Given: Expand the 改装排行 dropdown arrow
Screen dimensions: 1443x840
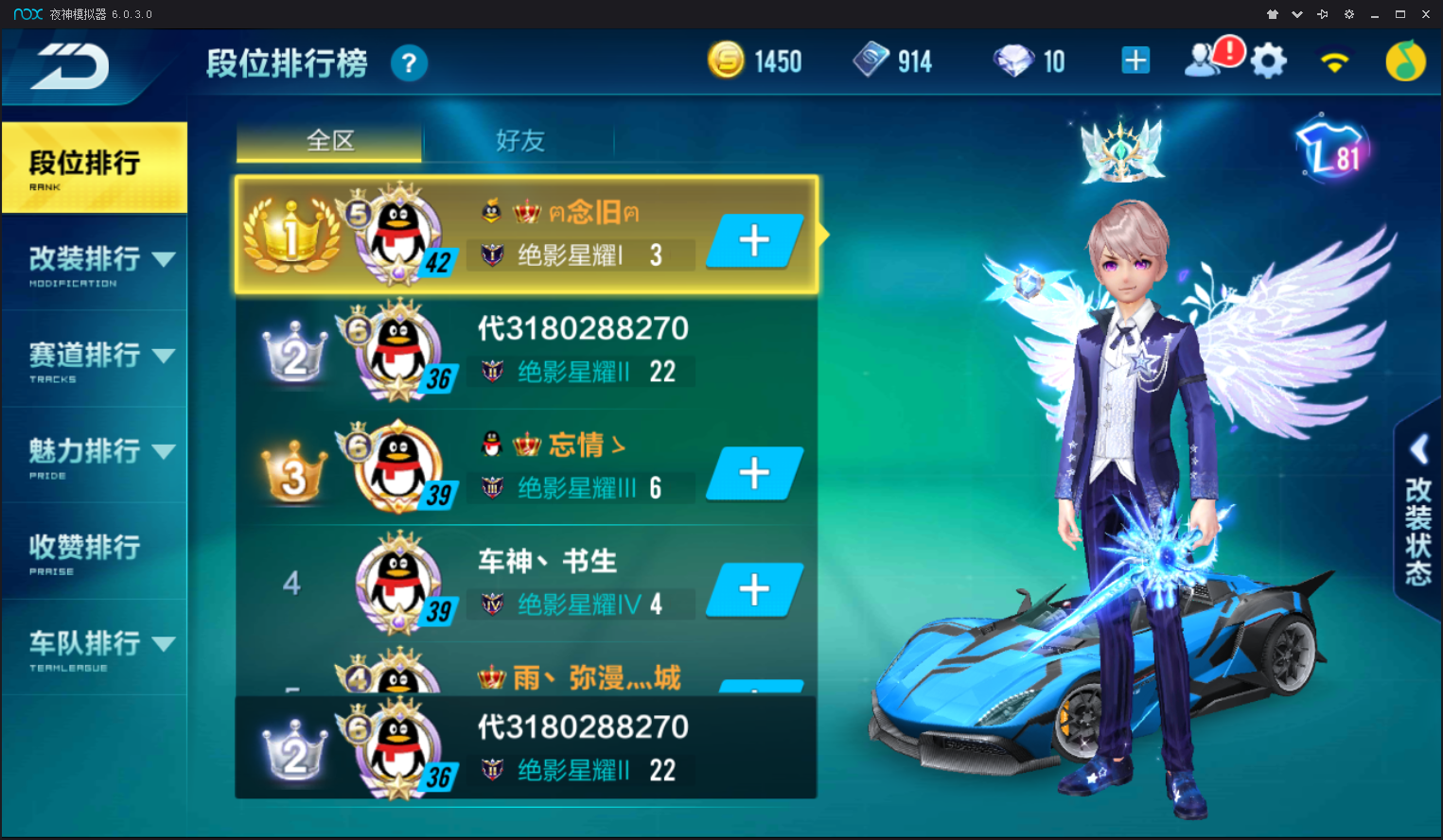Looking at the screenshot, I should click(x=167, y=257).
